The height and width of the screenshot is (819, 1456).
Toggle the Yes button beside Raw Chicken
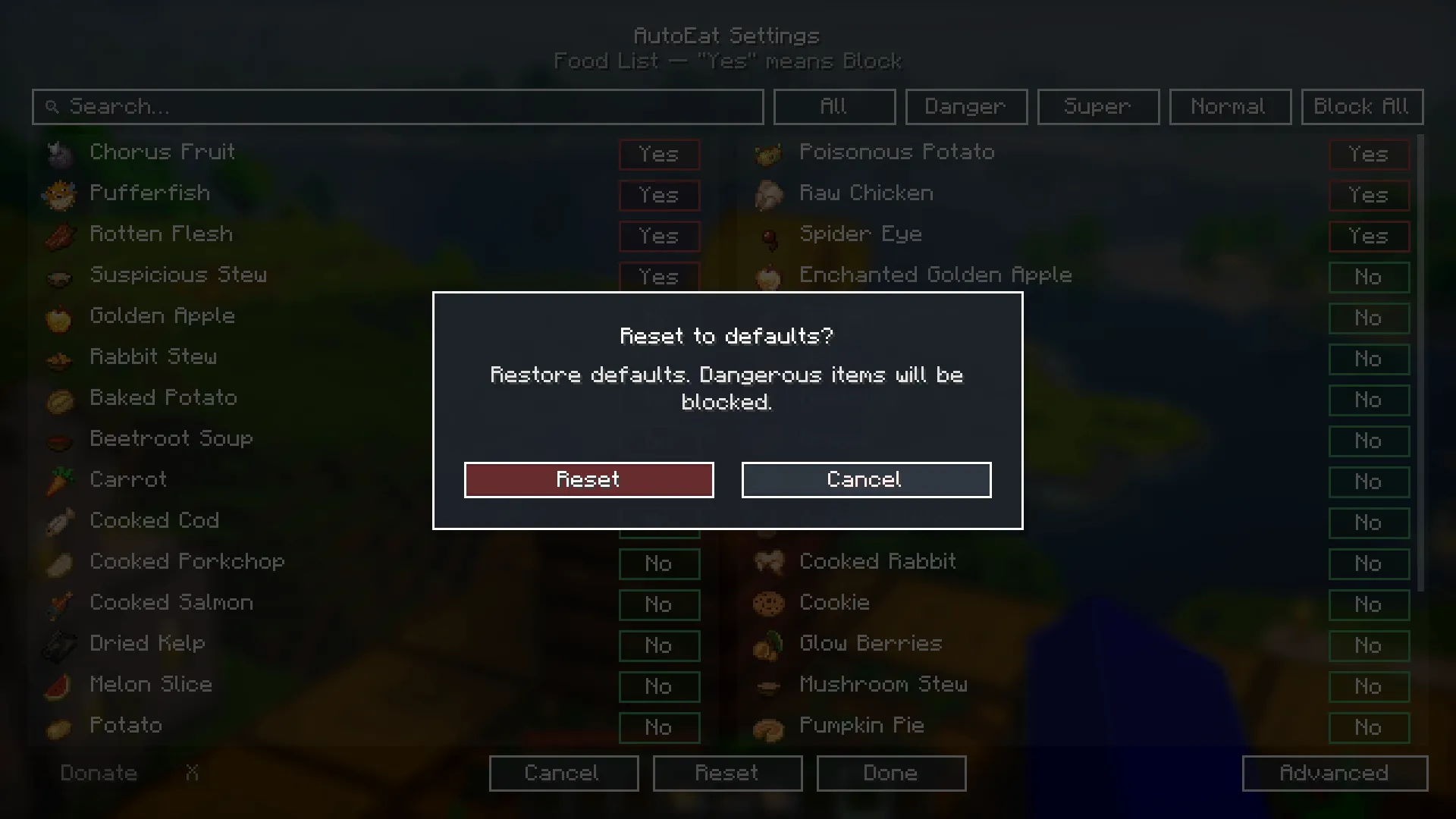tap(1368, 195)
